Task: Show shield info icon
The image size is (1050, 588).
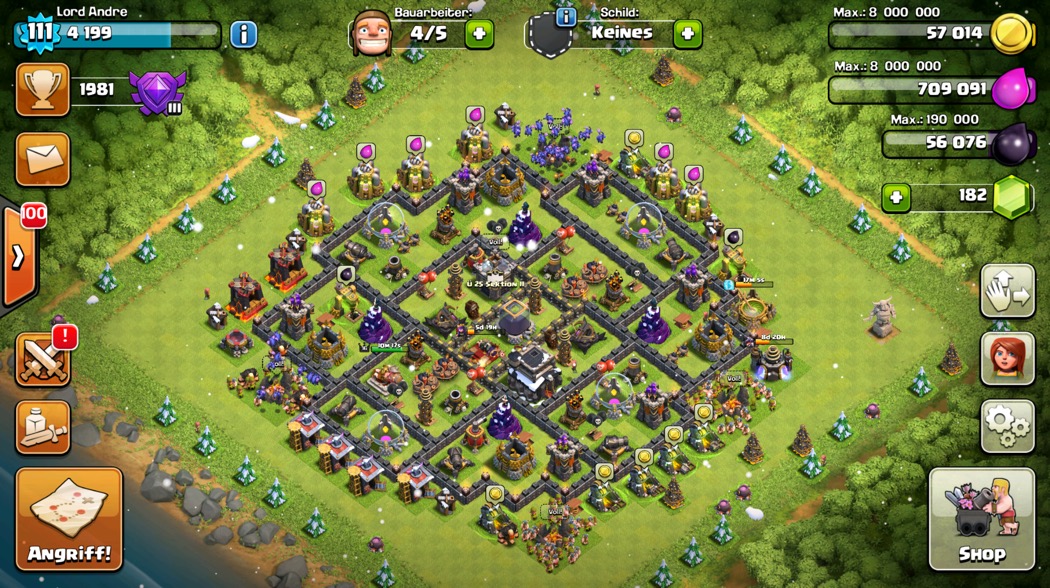Action: 565,17
